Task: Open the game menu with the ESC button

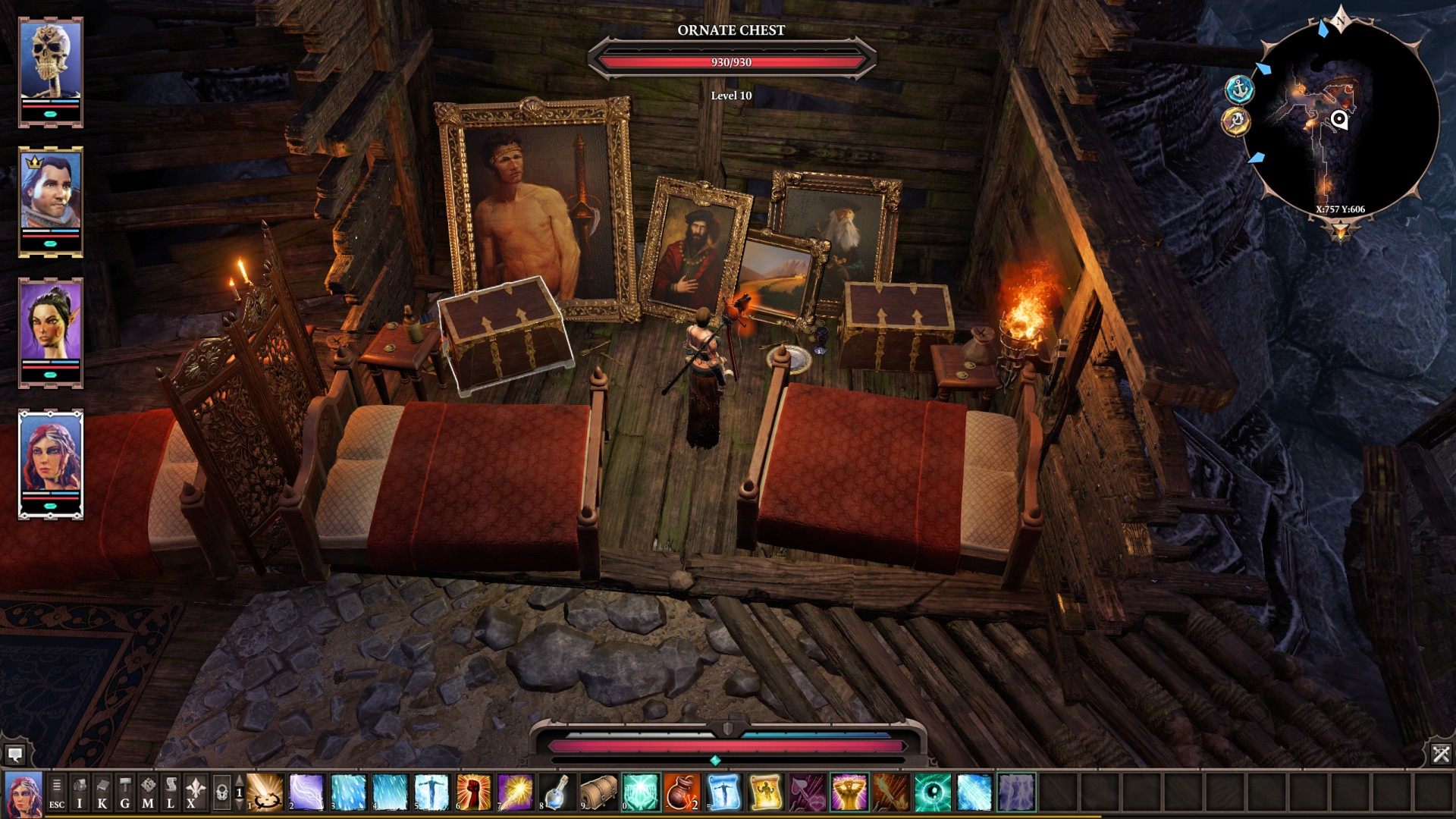Action: point(57,792)
